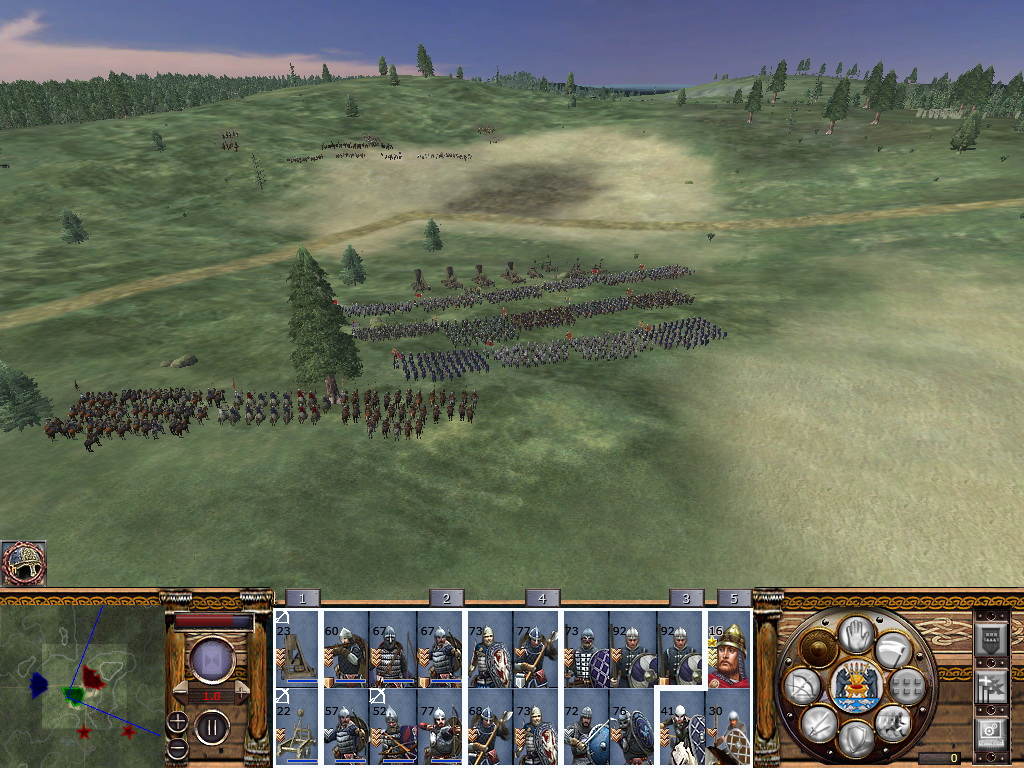Select group 4 tab
1024x768 pixels.
click(542, 598)
